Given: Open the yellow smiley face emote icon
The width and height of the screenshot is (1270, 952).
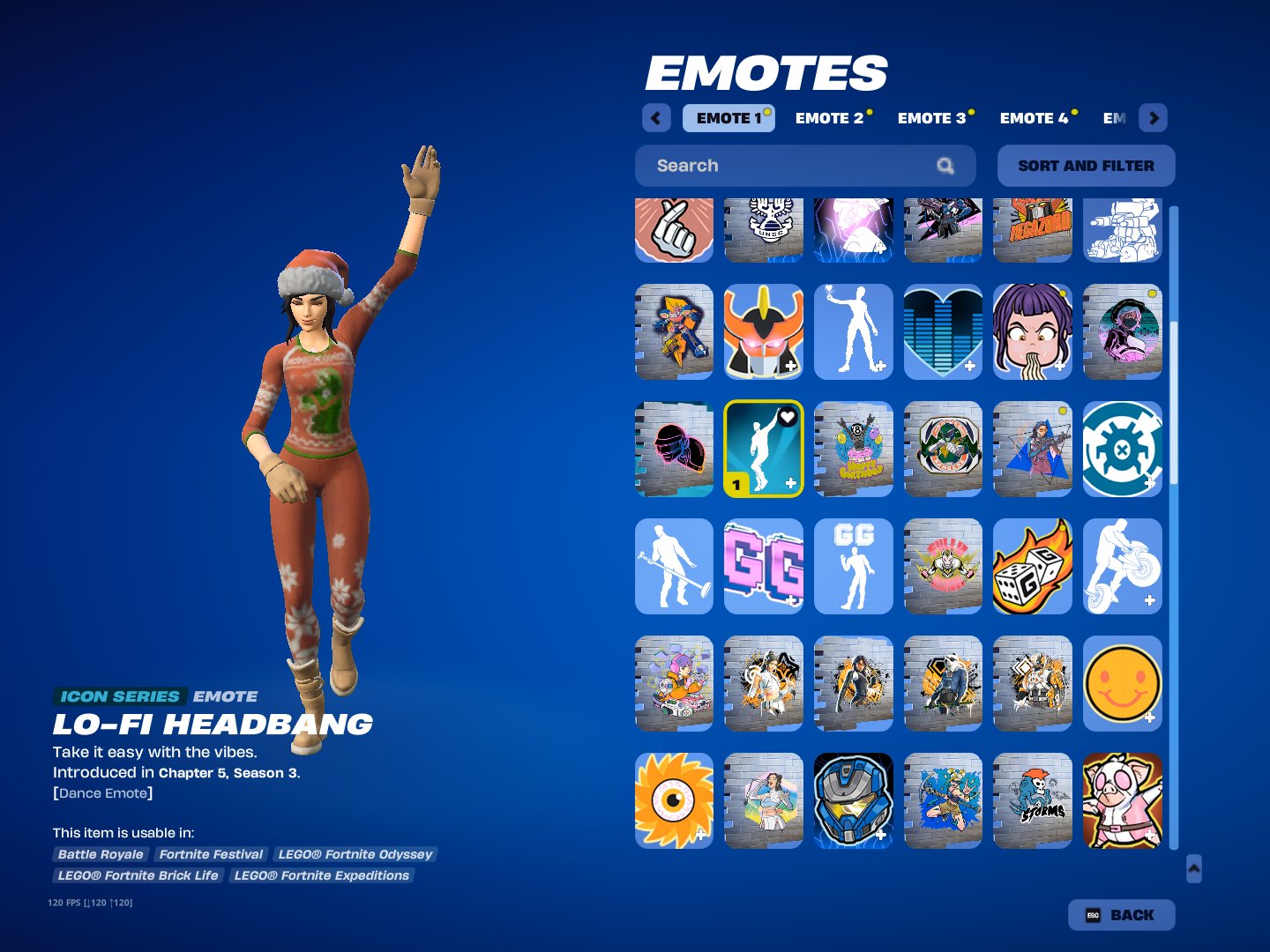Looking at the screenshot, I should (1123, 683).
